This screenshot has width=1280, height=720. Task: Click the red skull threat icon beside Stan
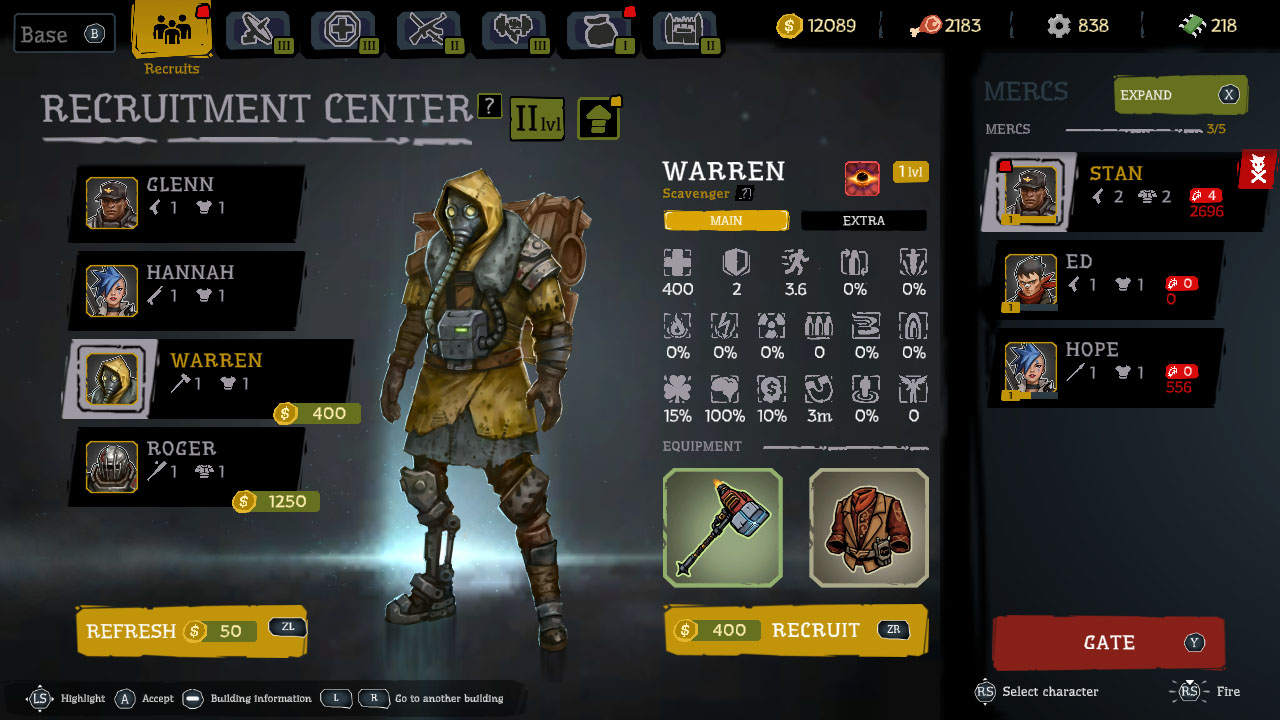tap(1257, 169)
